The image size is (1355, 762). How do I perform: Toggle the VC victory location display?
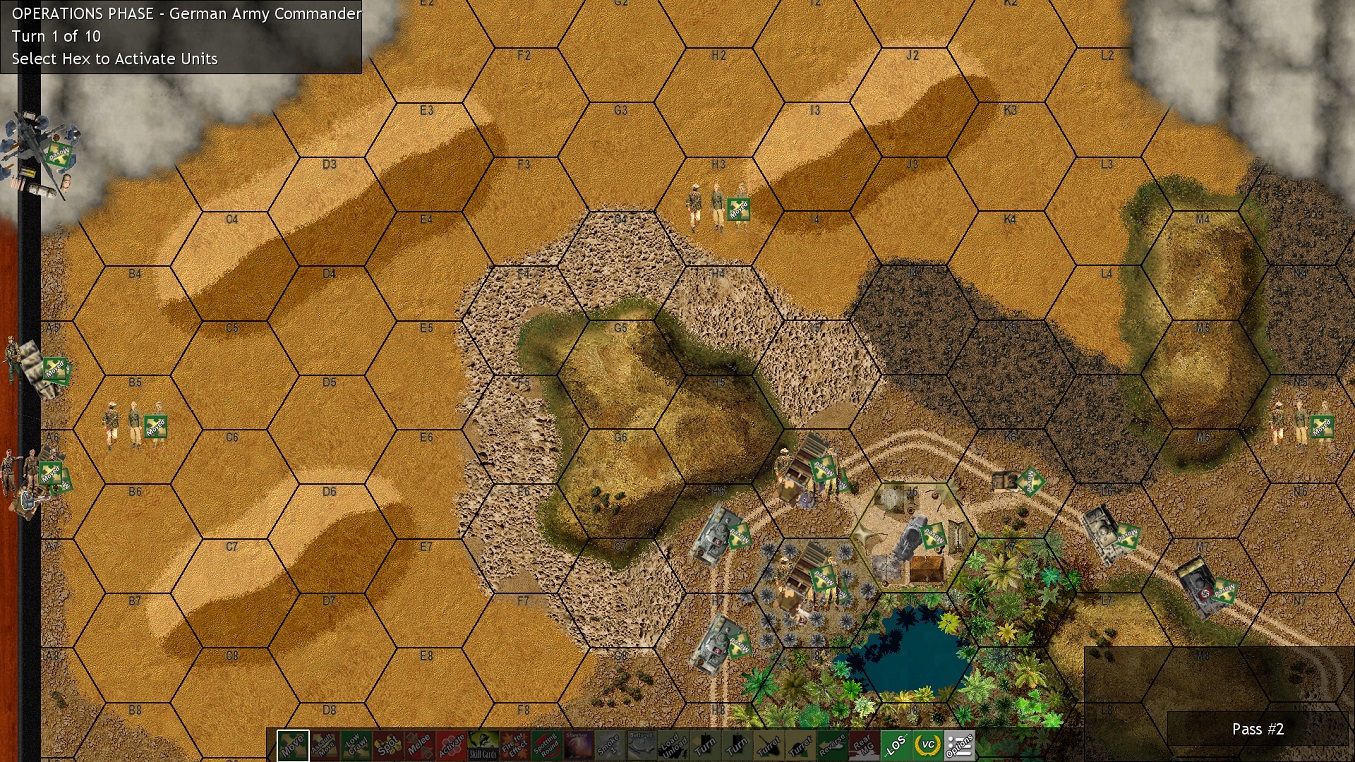pyautogui.click(x=927, y=744)
